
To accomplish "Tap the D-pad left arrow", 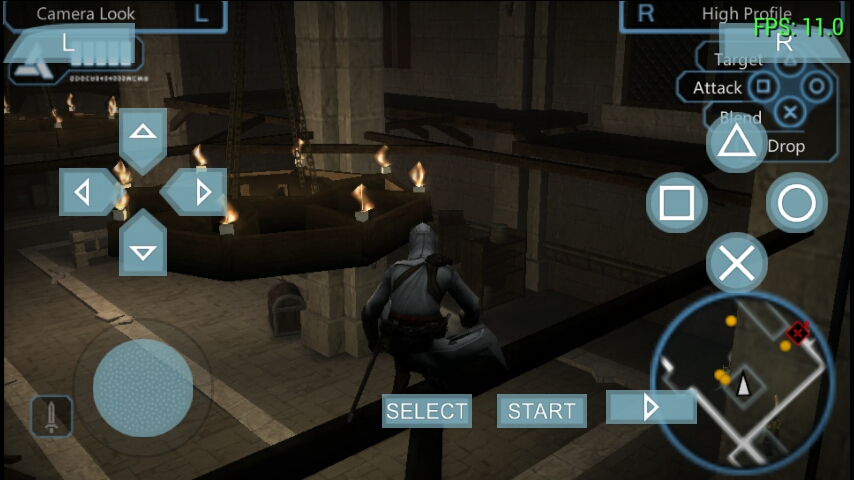I will pyautogui.click(x=87, y=192).
